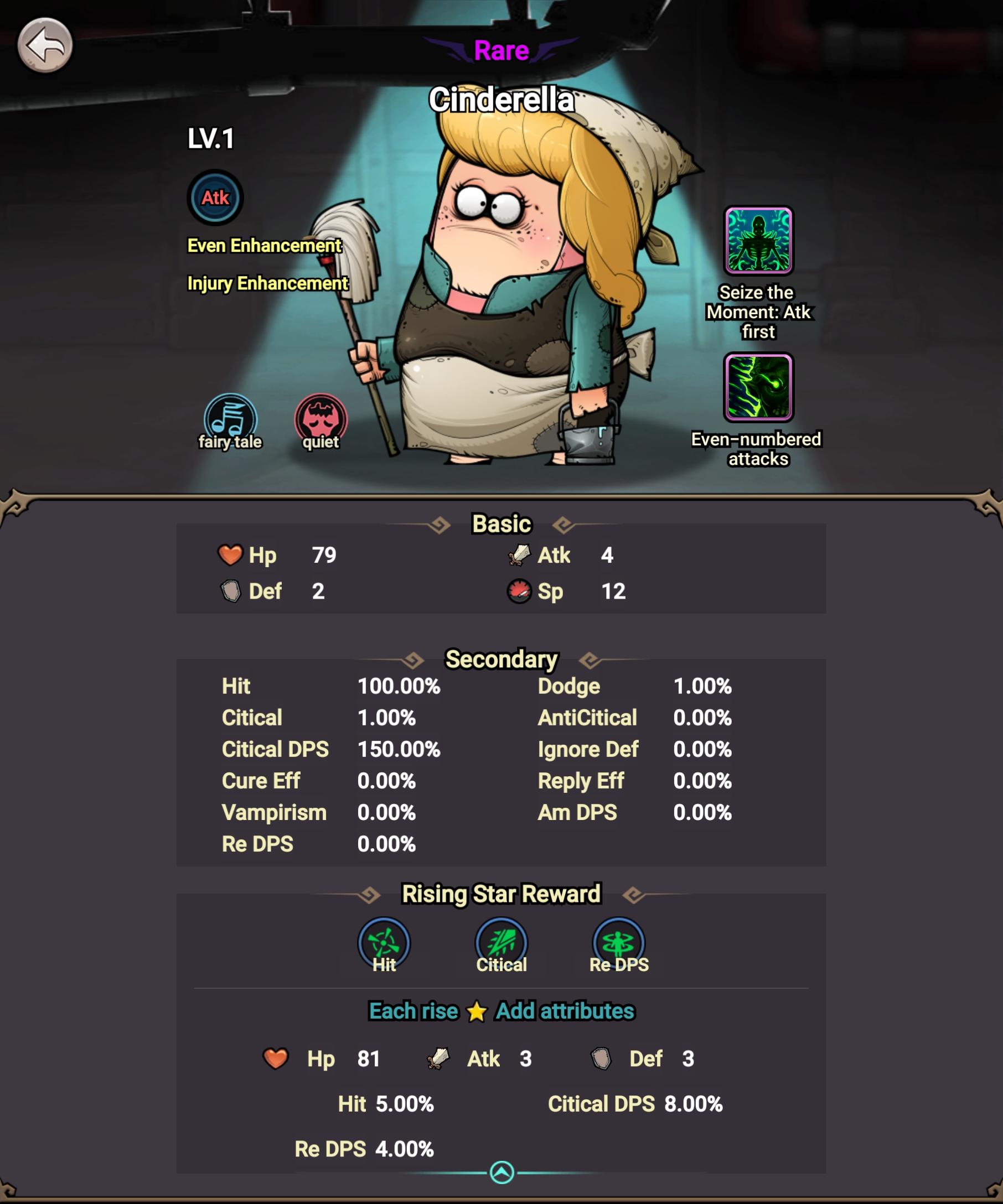This screenshot has width=1003, height=1204.
Task: Switch to the Secondary stats section
Action: (x=501, y=660)
